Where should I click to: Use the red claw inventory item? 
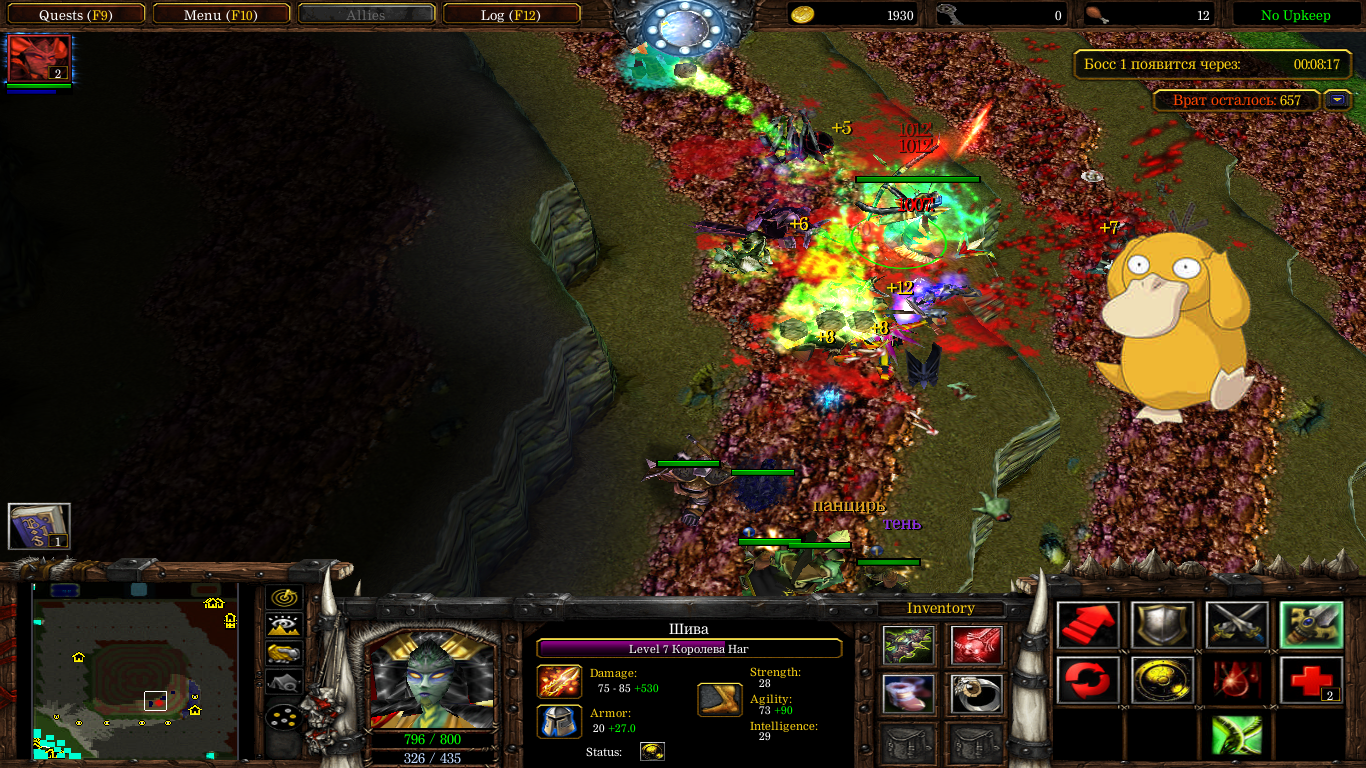coord(977,646)
